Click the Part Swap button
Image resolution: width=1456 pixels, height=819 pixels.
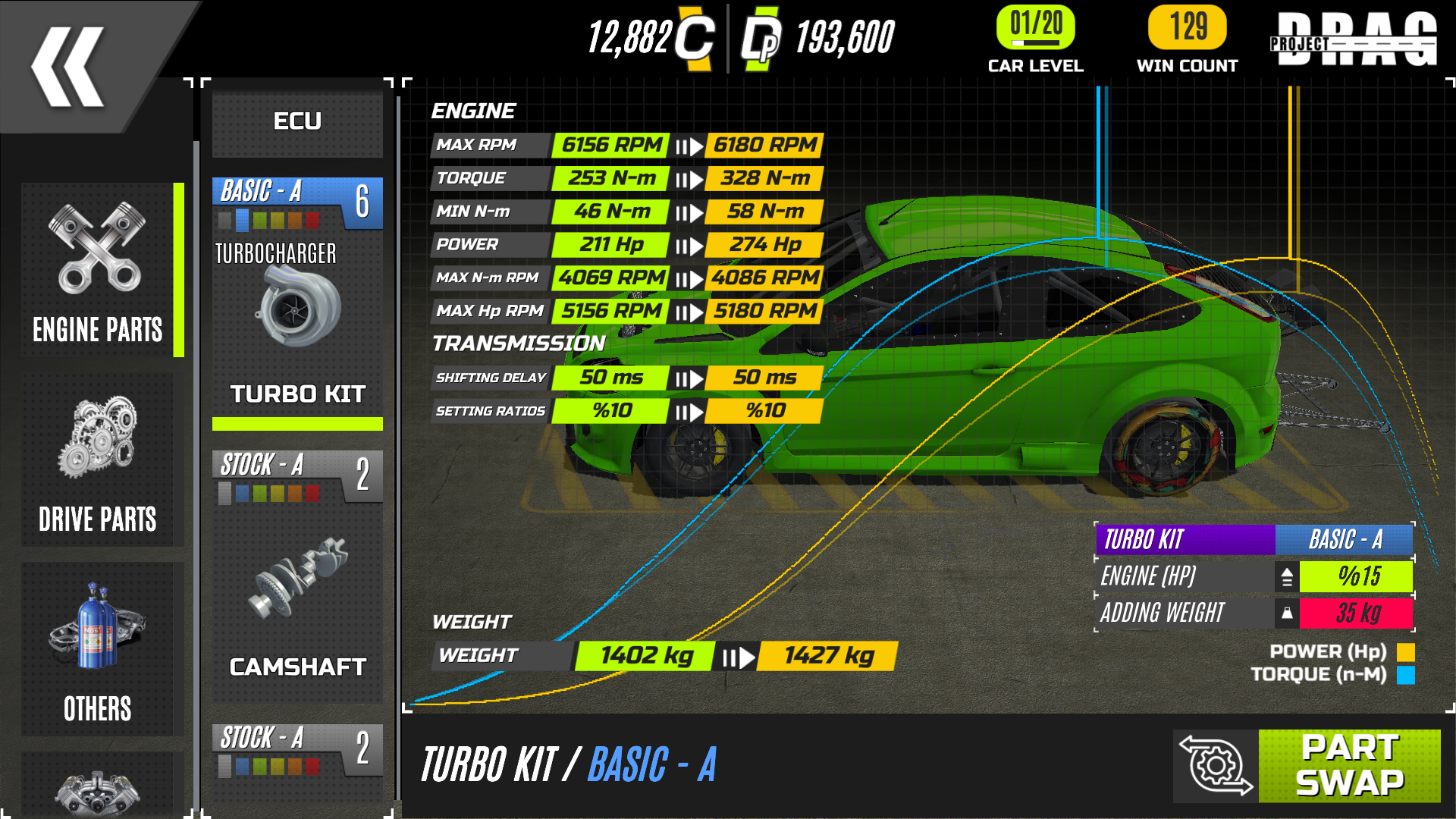click(x=1349, y=765)
